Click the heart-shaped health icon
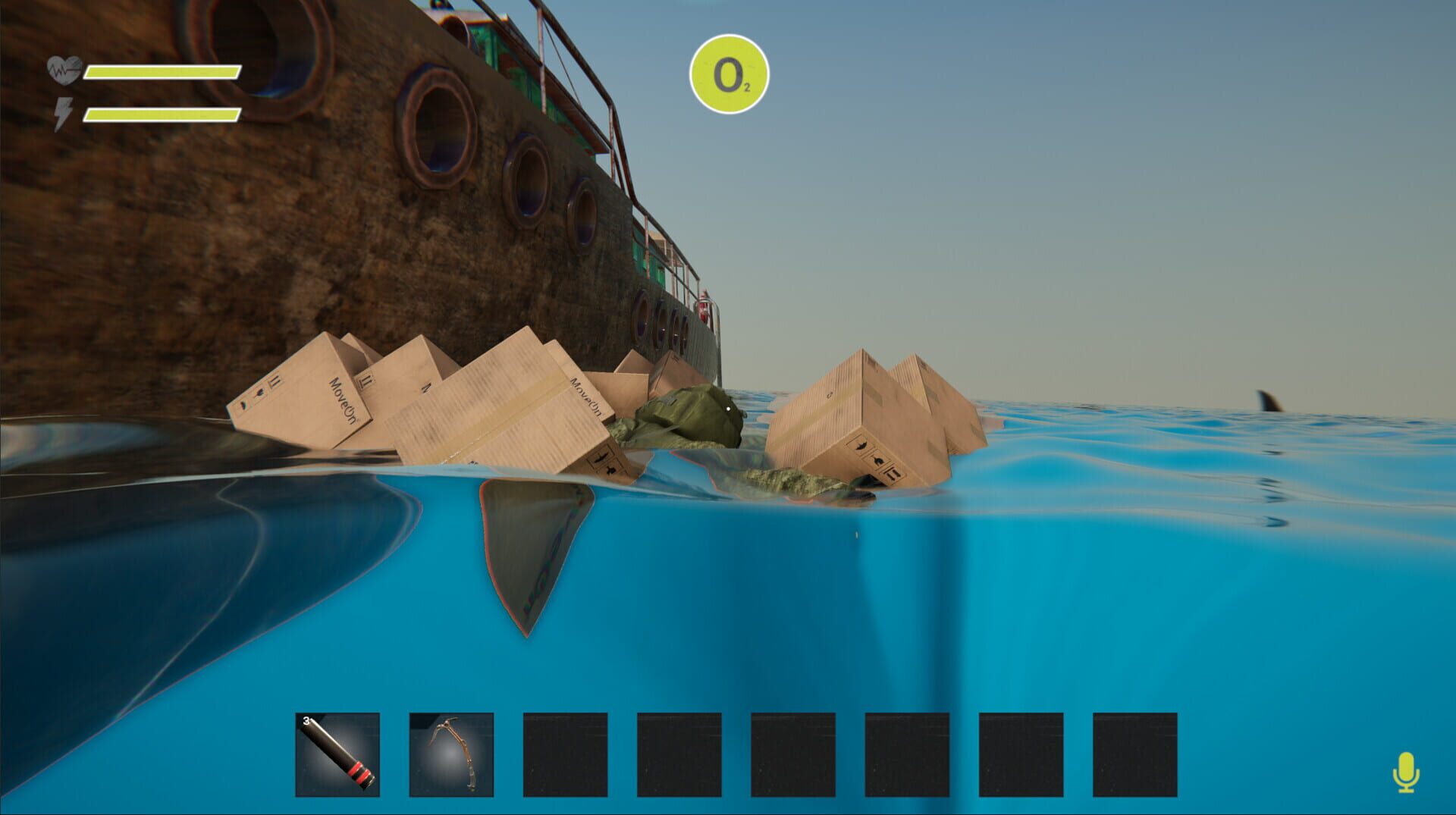1456x815 pixels. coord(63,68)
